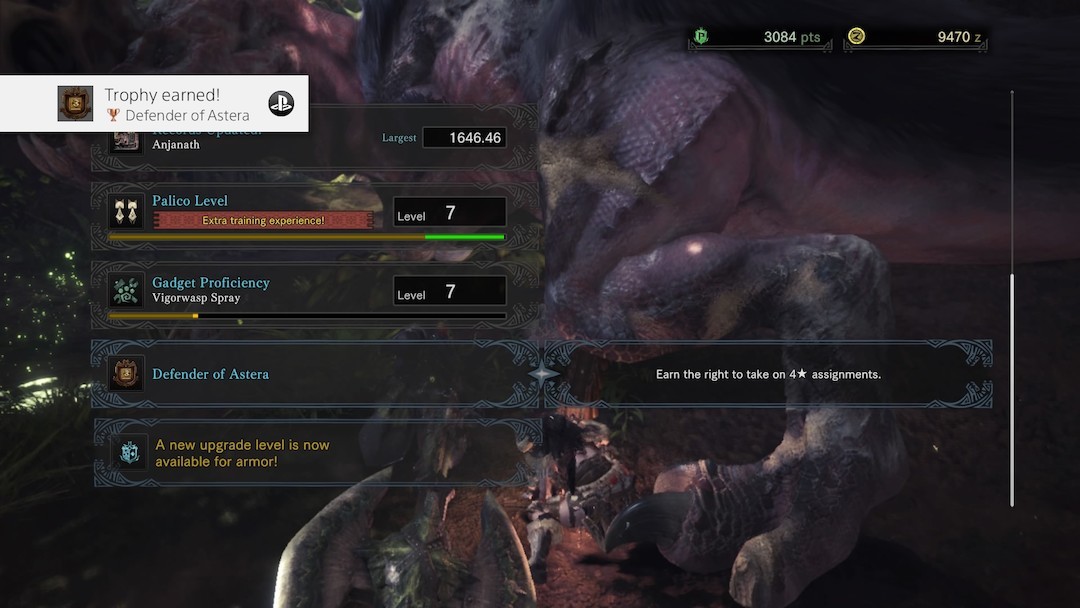
Task: Open the Anjanath record entry
Action: (310, 142)
